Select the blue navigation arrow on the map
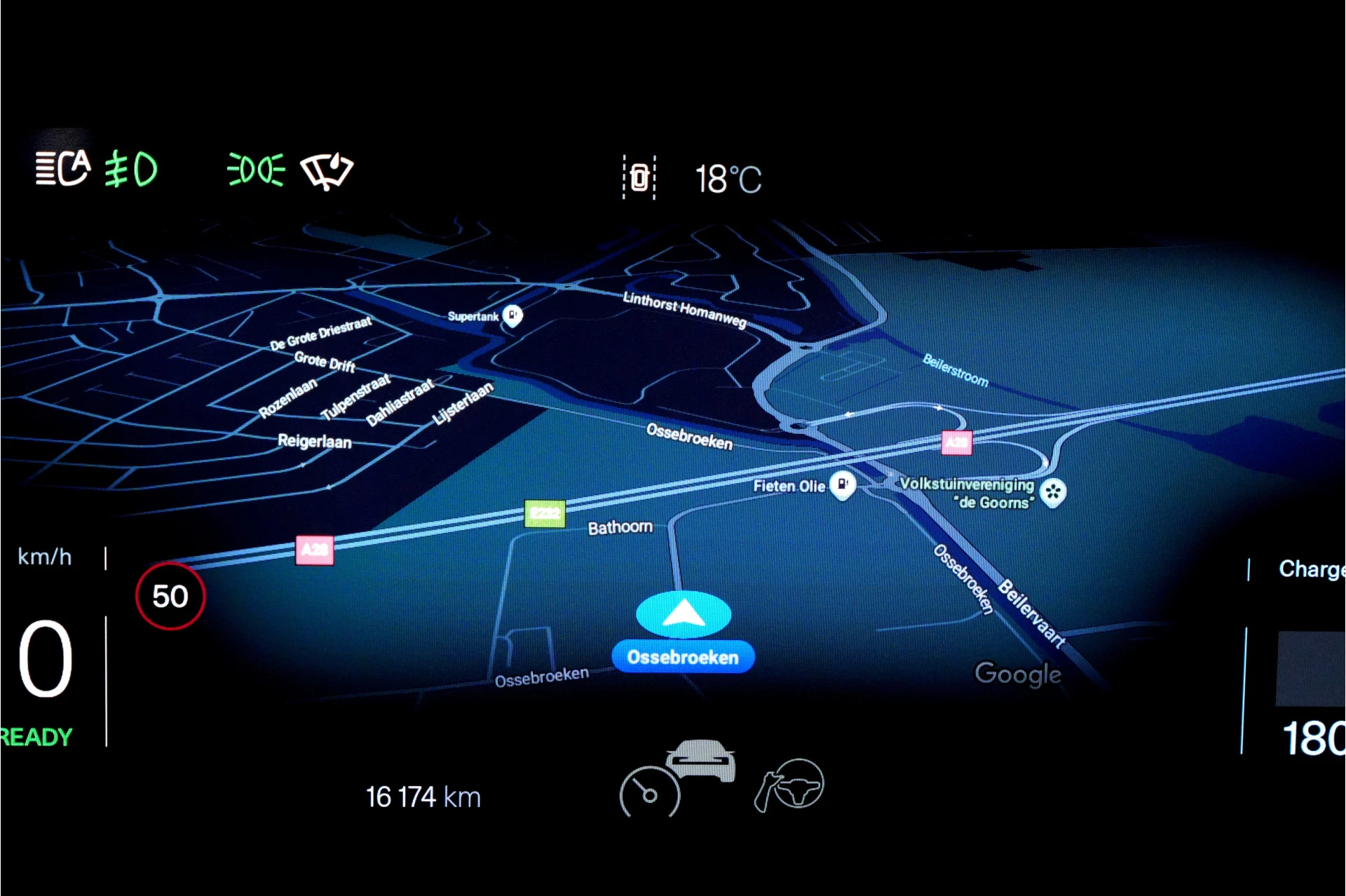1346x896 pixels. [683, 612]
